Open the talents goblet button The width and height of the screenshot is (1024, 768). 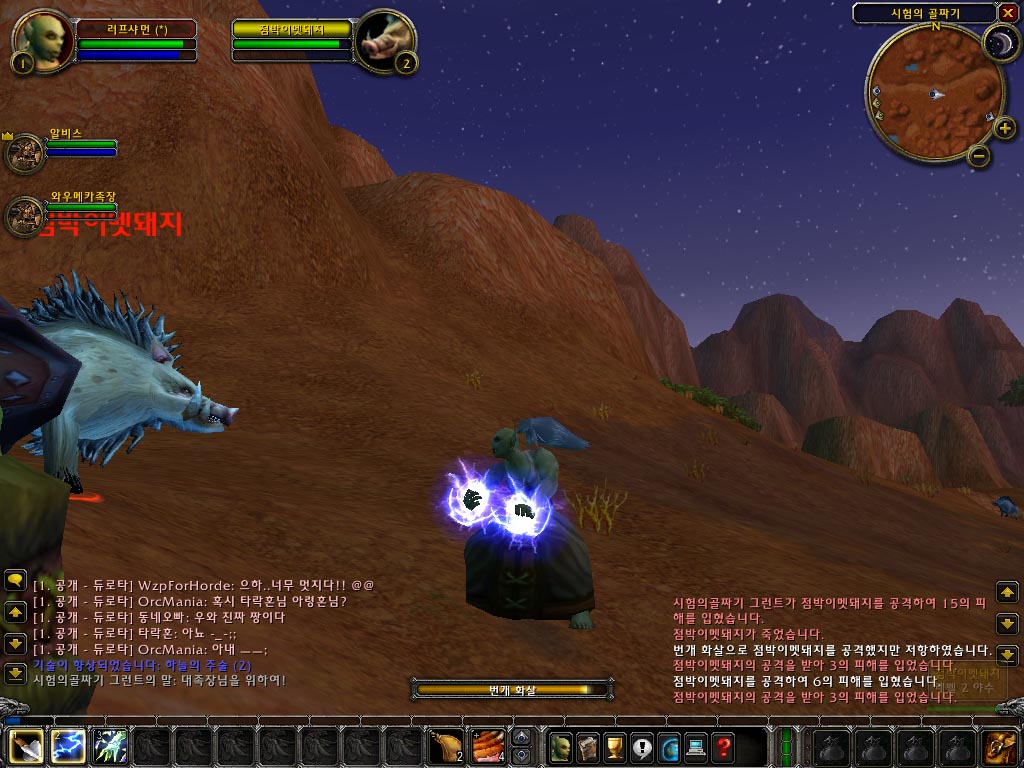(x=615, y=747)
